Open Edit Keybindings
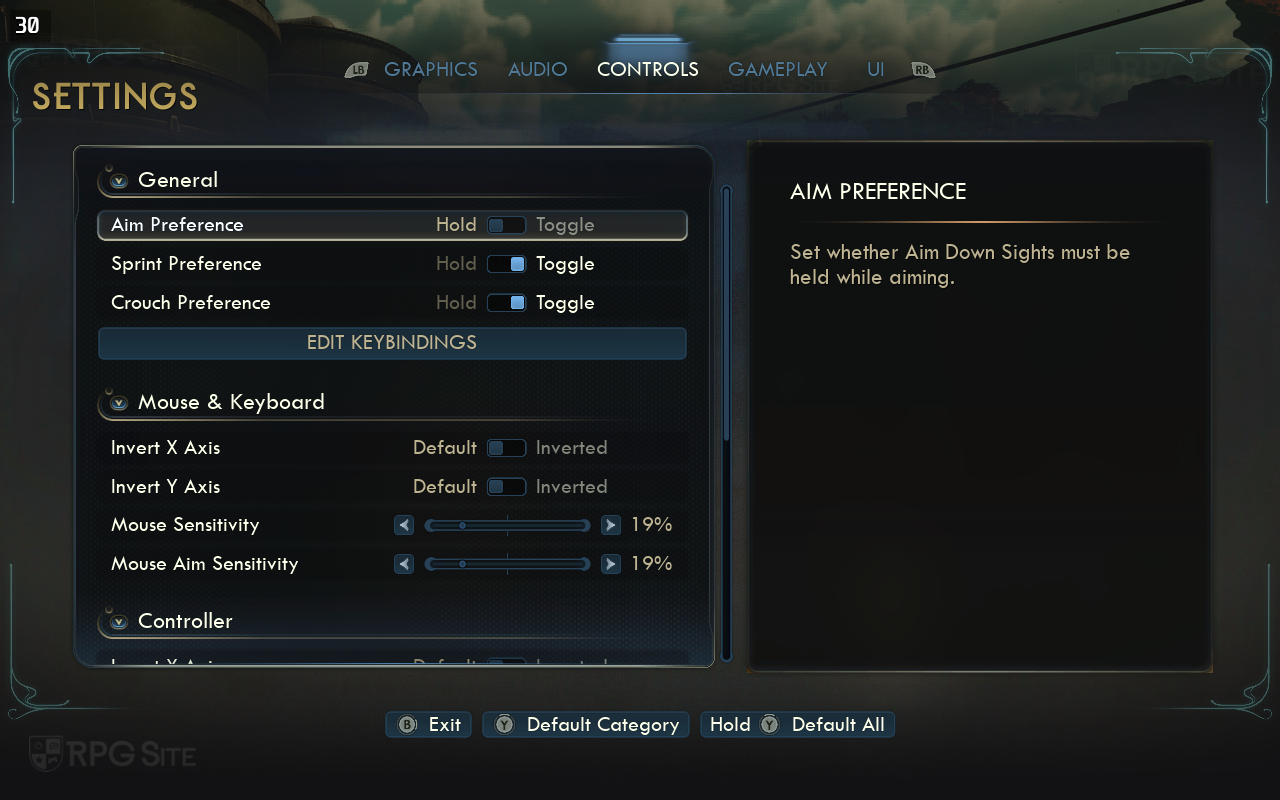This screenshot has height=800, width=1280. tap(392, 343)
